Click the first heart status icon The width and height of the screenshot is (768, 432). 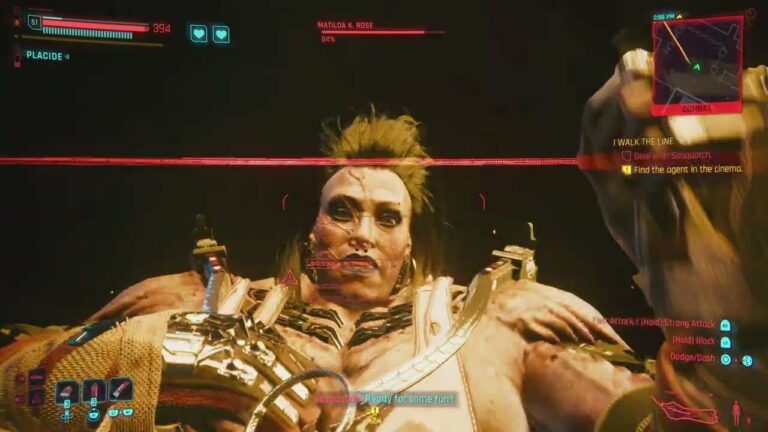[x=198, y=34]
